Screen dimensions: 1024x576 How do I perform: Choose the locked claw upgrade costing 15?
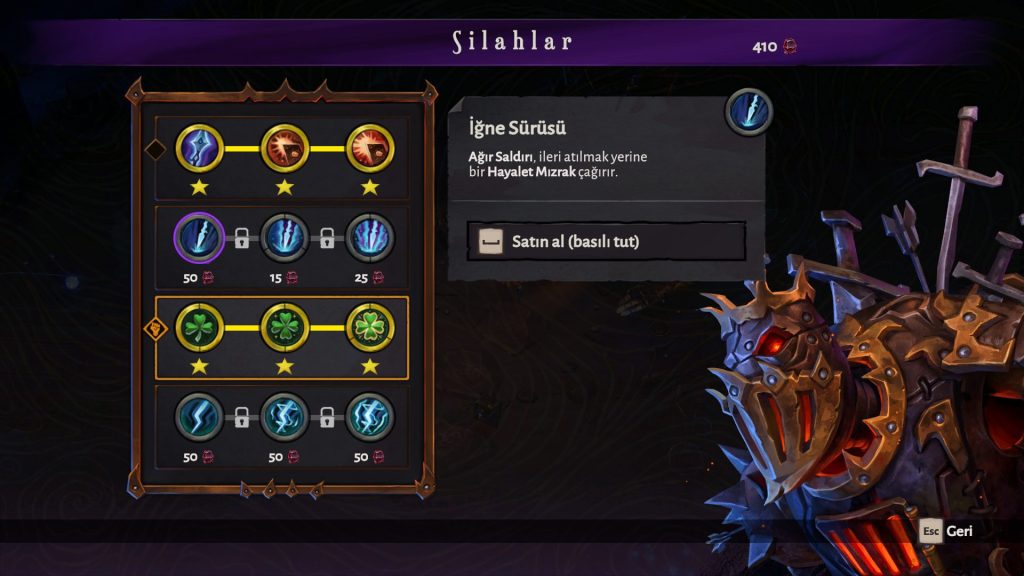(285, 238)
